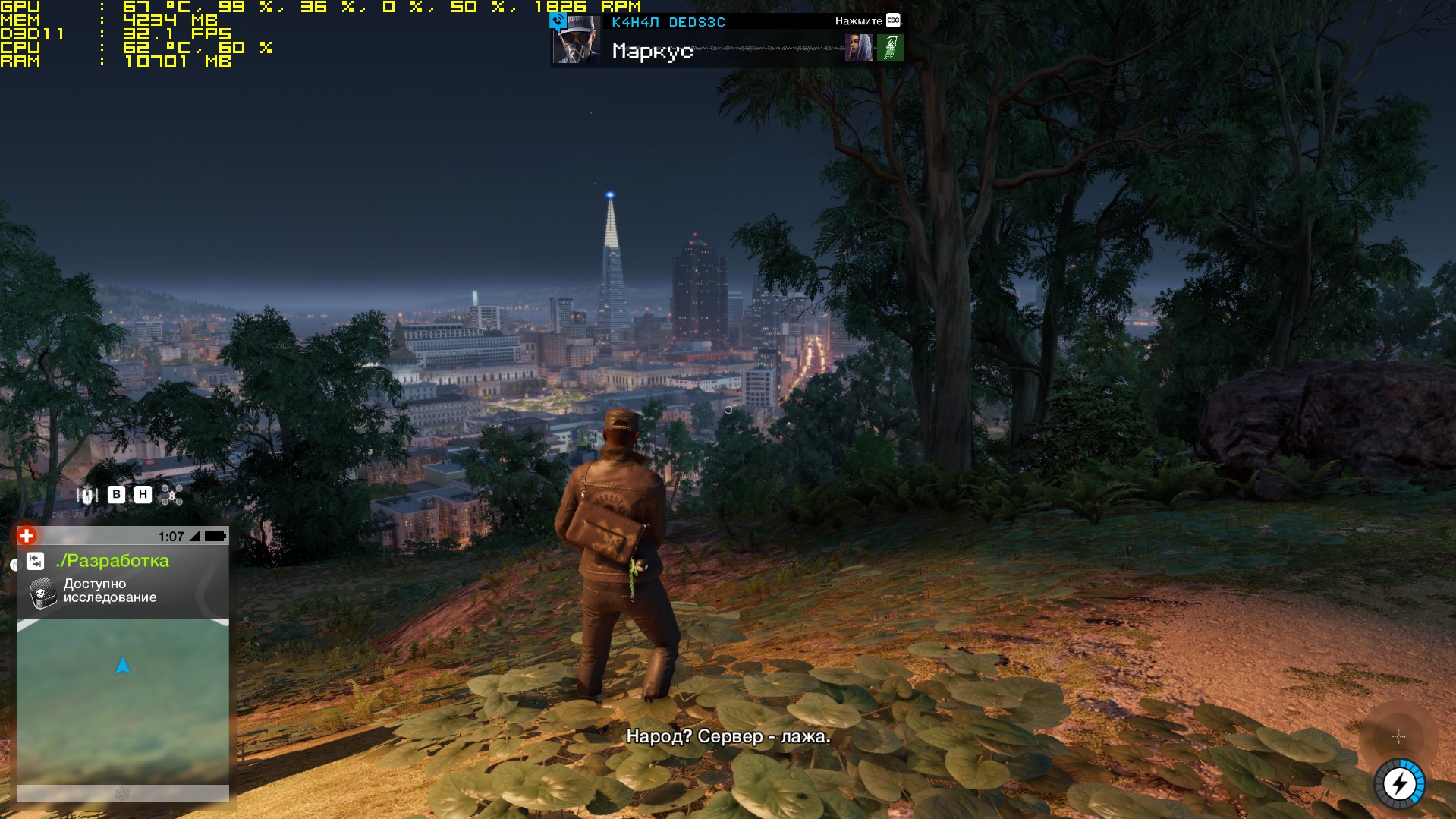Open the ./Разработка research notification
The image size is (1456, 819).
point(112,561)
